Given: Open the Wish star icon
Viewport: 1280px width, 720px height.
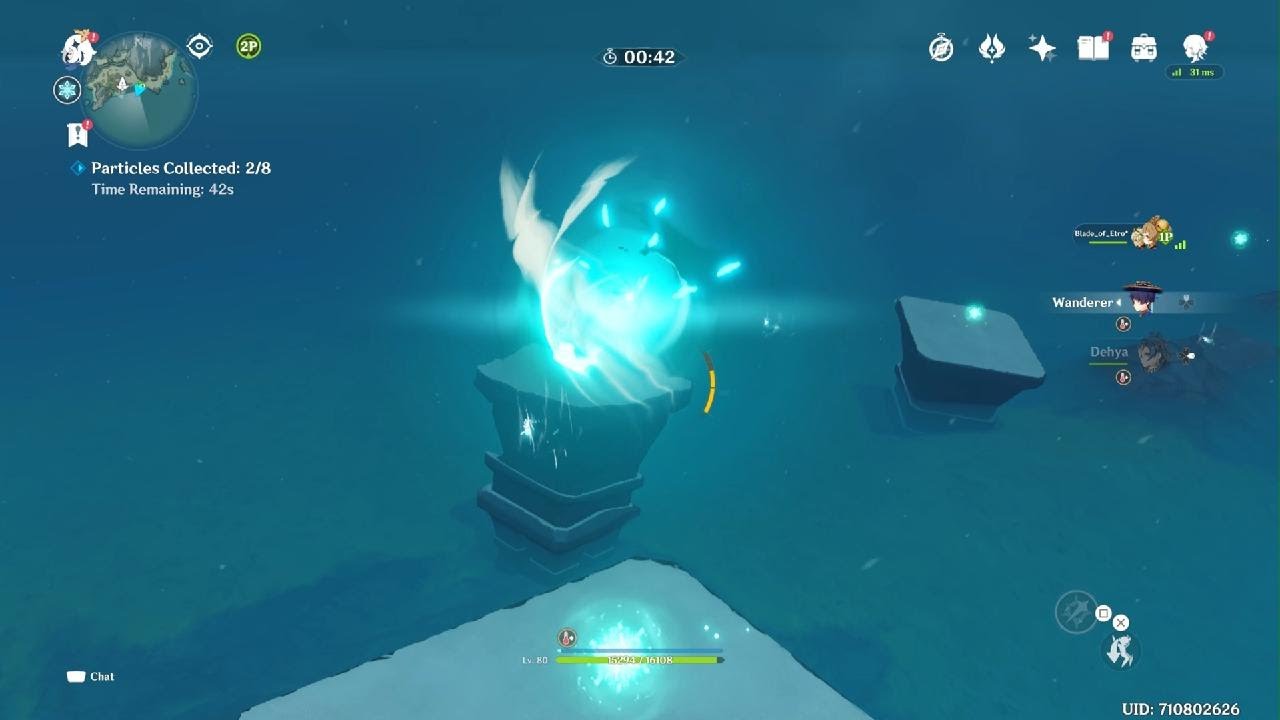Looking at the screenshot, I should [1042, 48].
